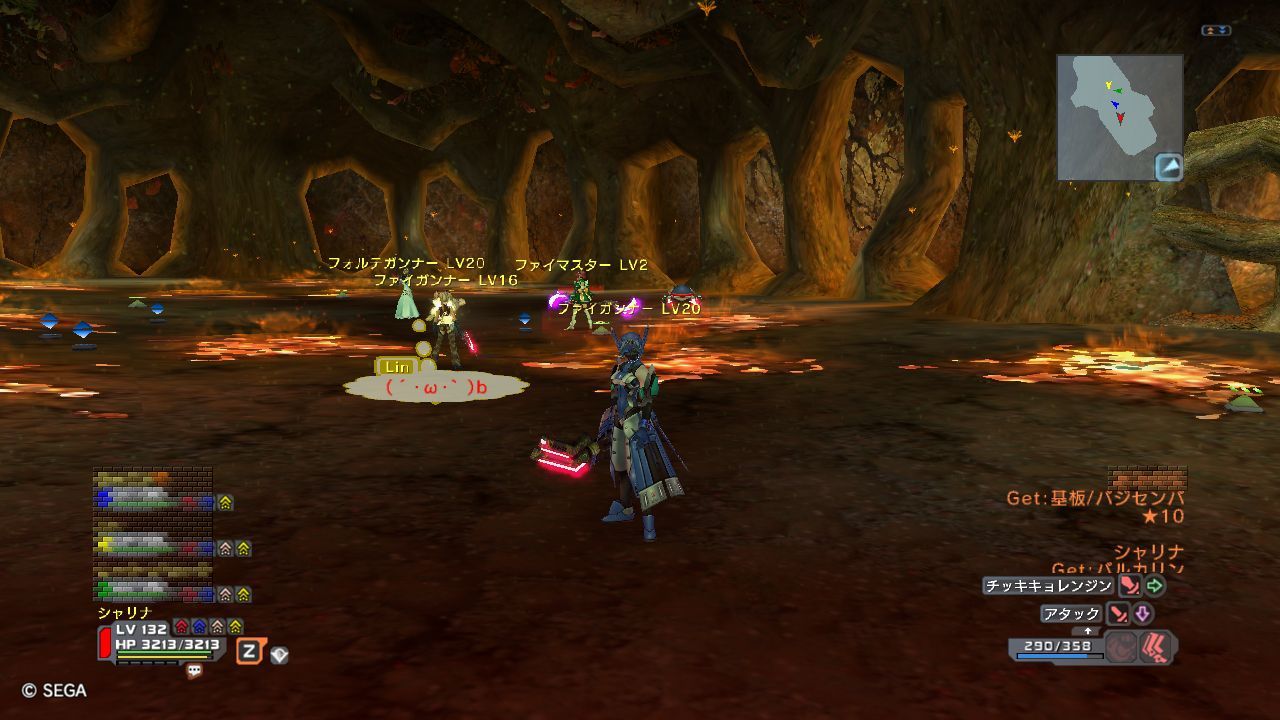Open the chat speech-bubble icon
Image resolution: width=1280 pixels, height=720 pixels.
194,672
